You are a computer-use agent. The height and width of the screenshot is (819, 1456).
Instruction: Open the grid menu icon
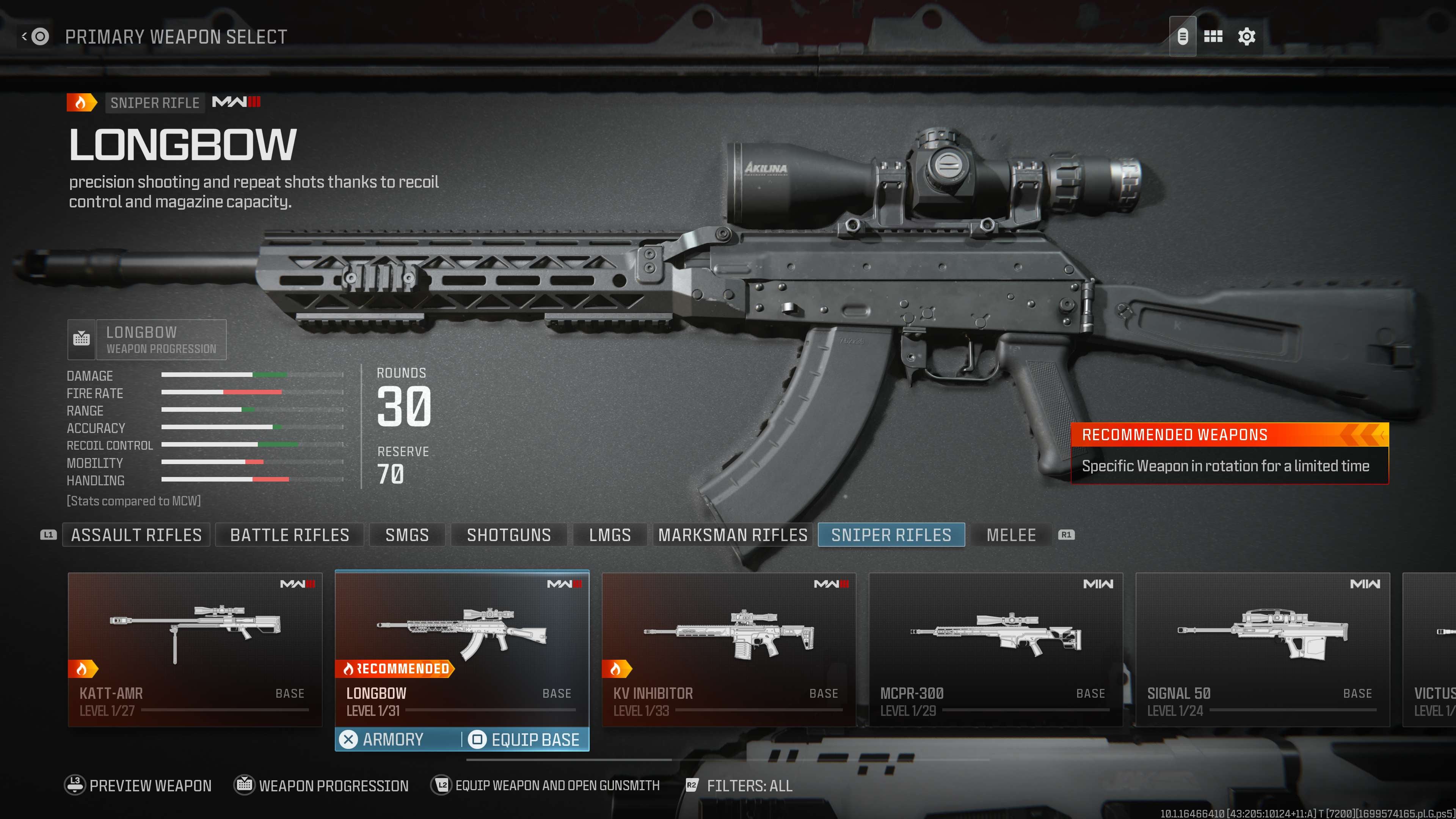pyautogui.click(x=1213, y=37)
